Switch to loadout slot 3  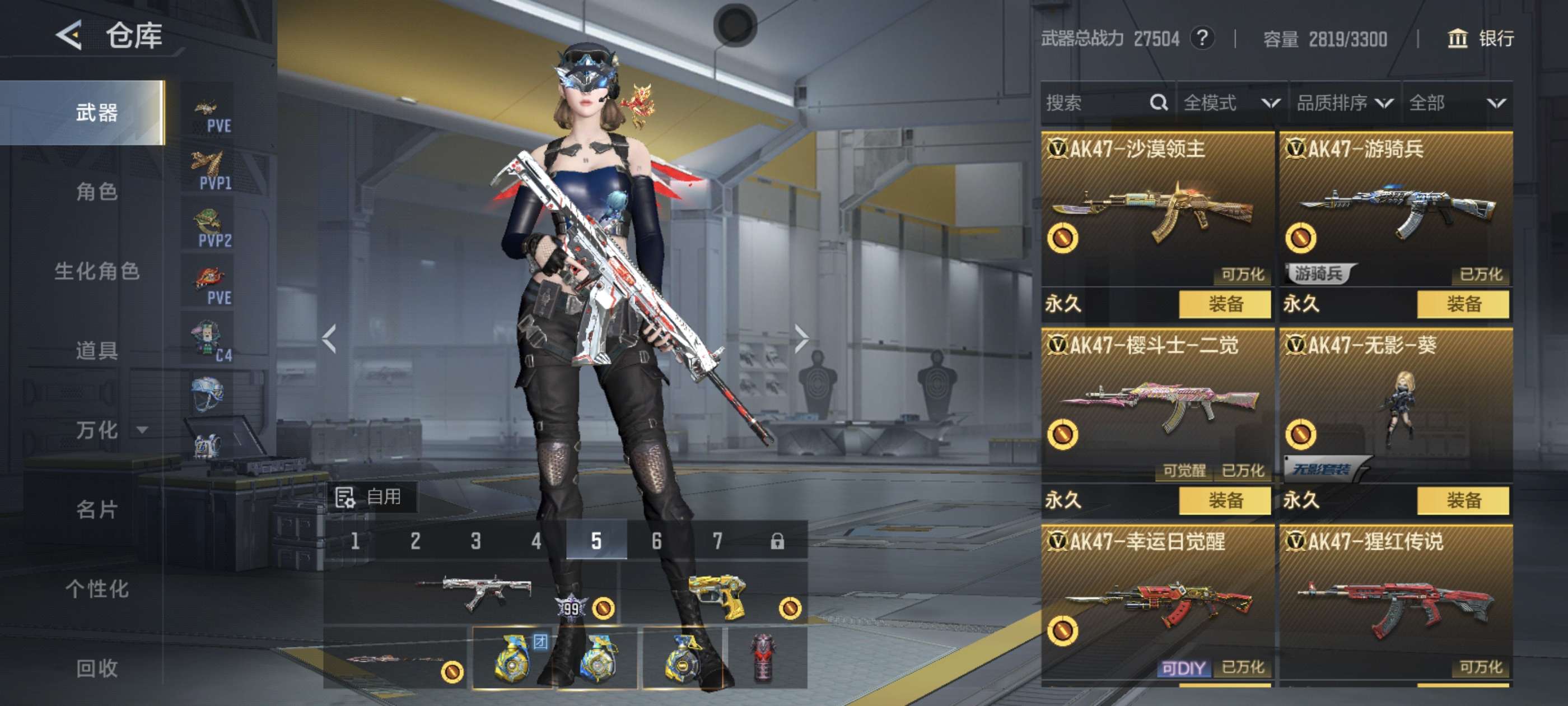click(x=475, y=541)
